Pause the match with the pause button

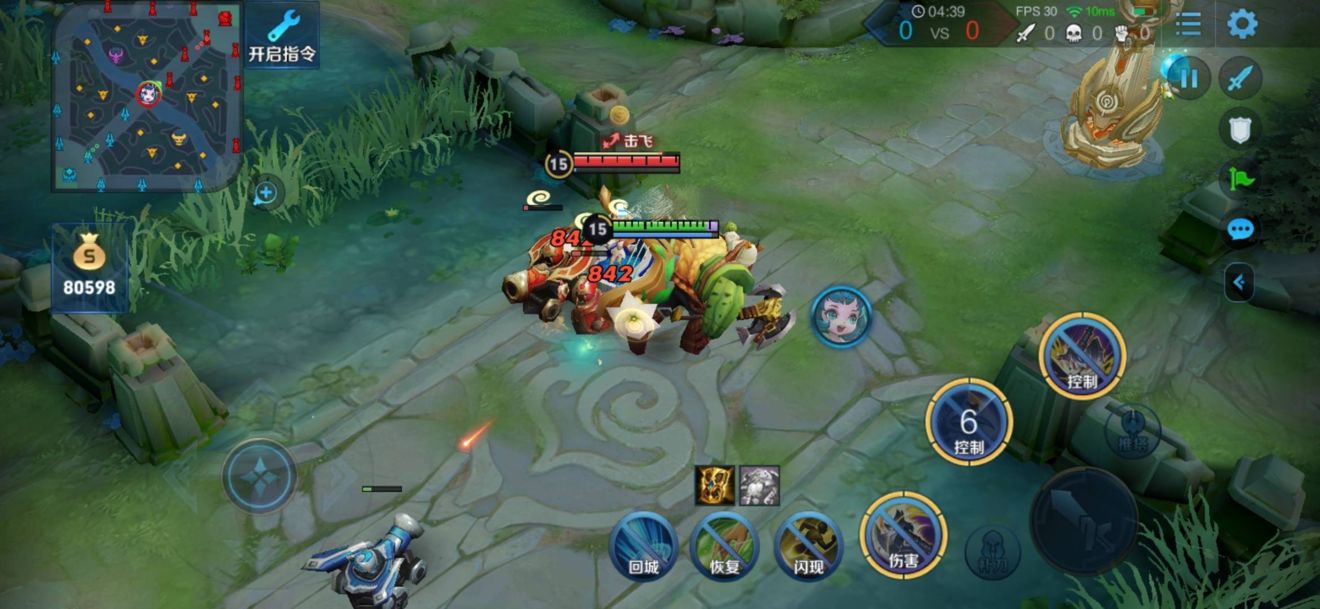click(x=1188, y=78)
